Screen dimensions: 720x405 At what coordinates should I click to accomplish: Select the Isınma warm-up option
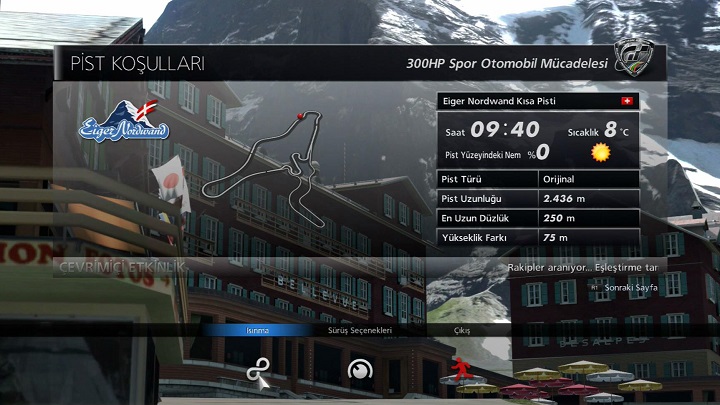[257, 330]
